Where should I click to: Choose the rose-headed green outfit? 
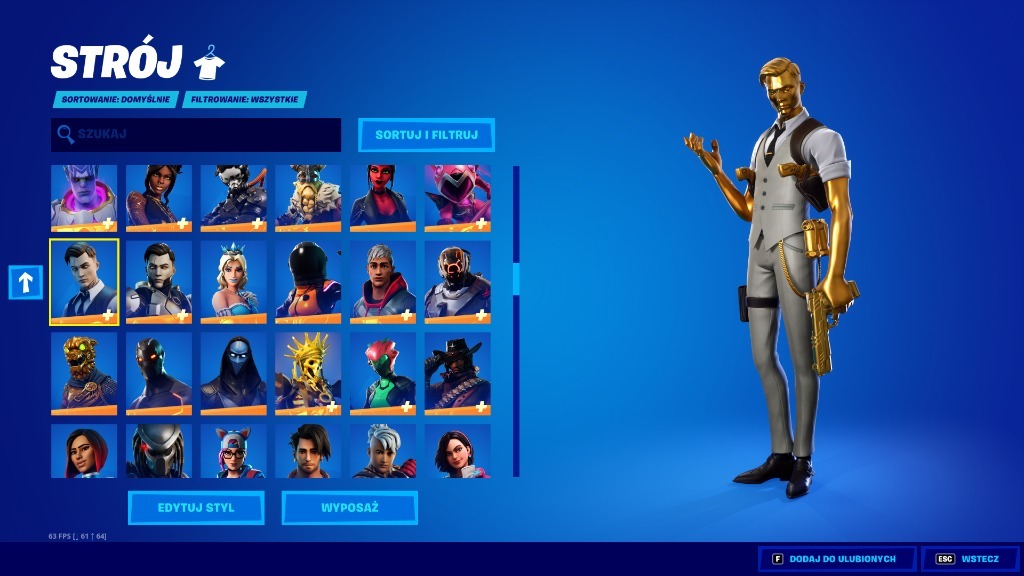(383, 373)
